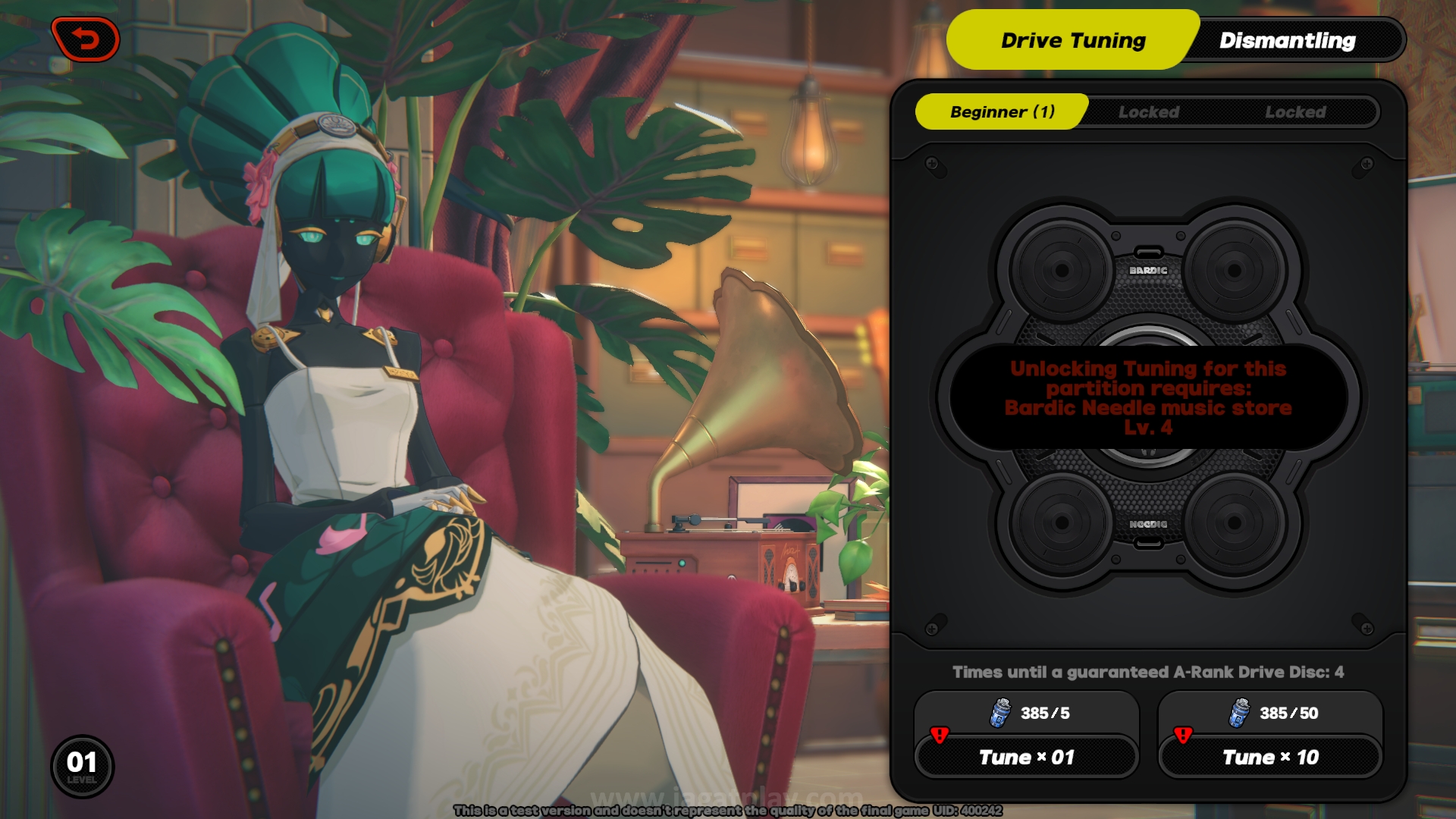Switch to the Drive Tuning tab

tap(1072, 41)
